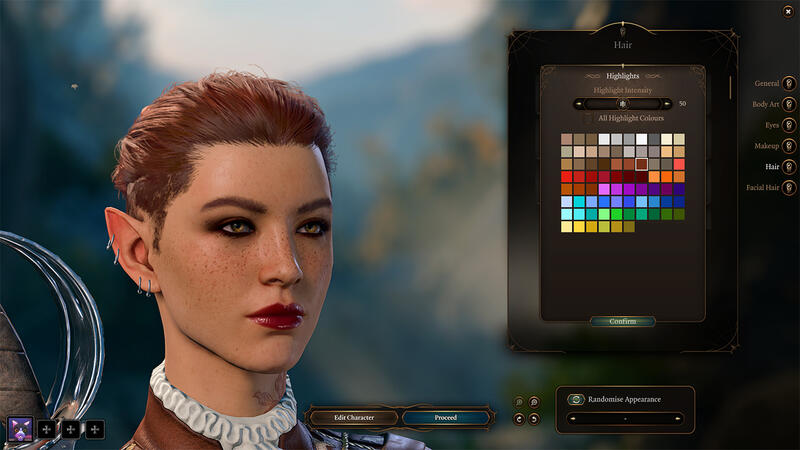Rotate the character counter-clockwise
The width and height of the screenshot is (800, 450).
tap(519, 419)
